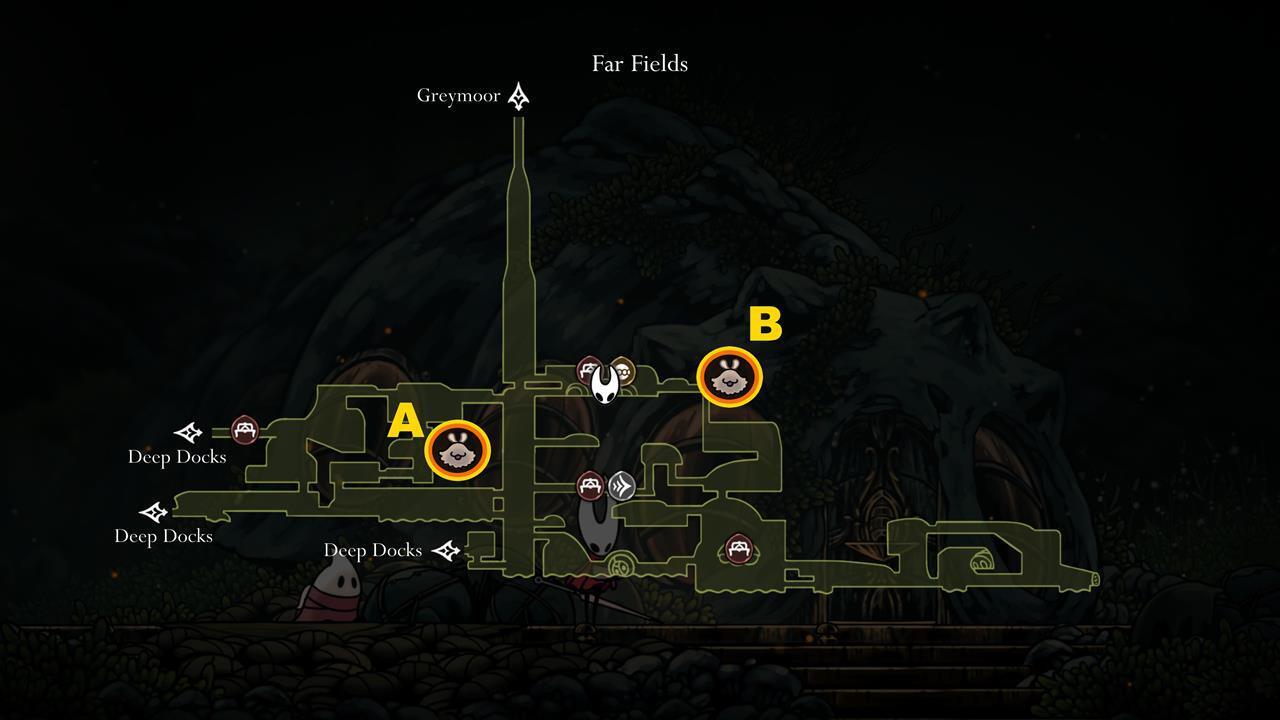Click the Greymoor exit arrow at the top

click(518, 95)
